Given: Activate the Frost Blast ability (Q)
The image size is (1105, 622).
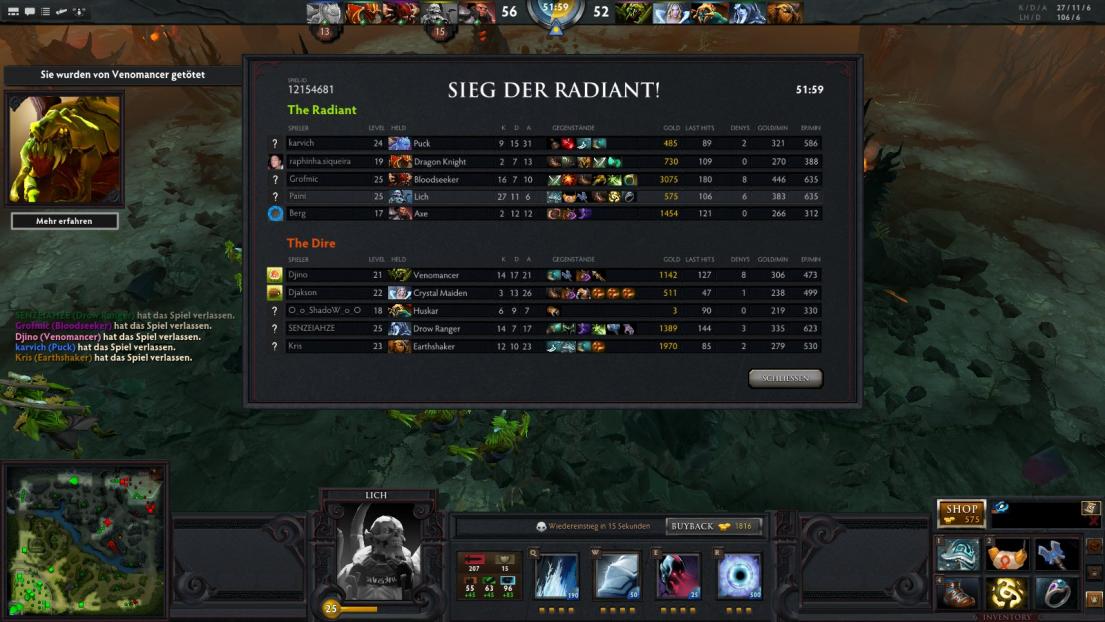Looking at the screenshot, I should click(x=556, y=576).
